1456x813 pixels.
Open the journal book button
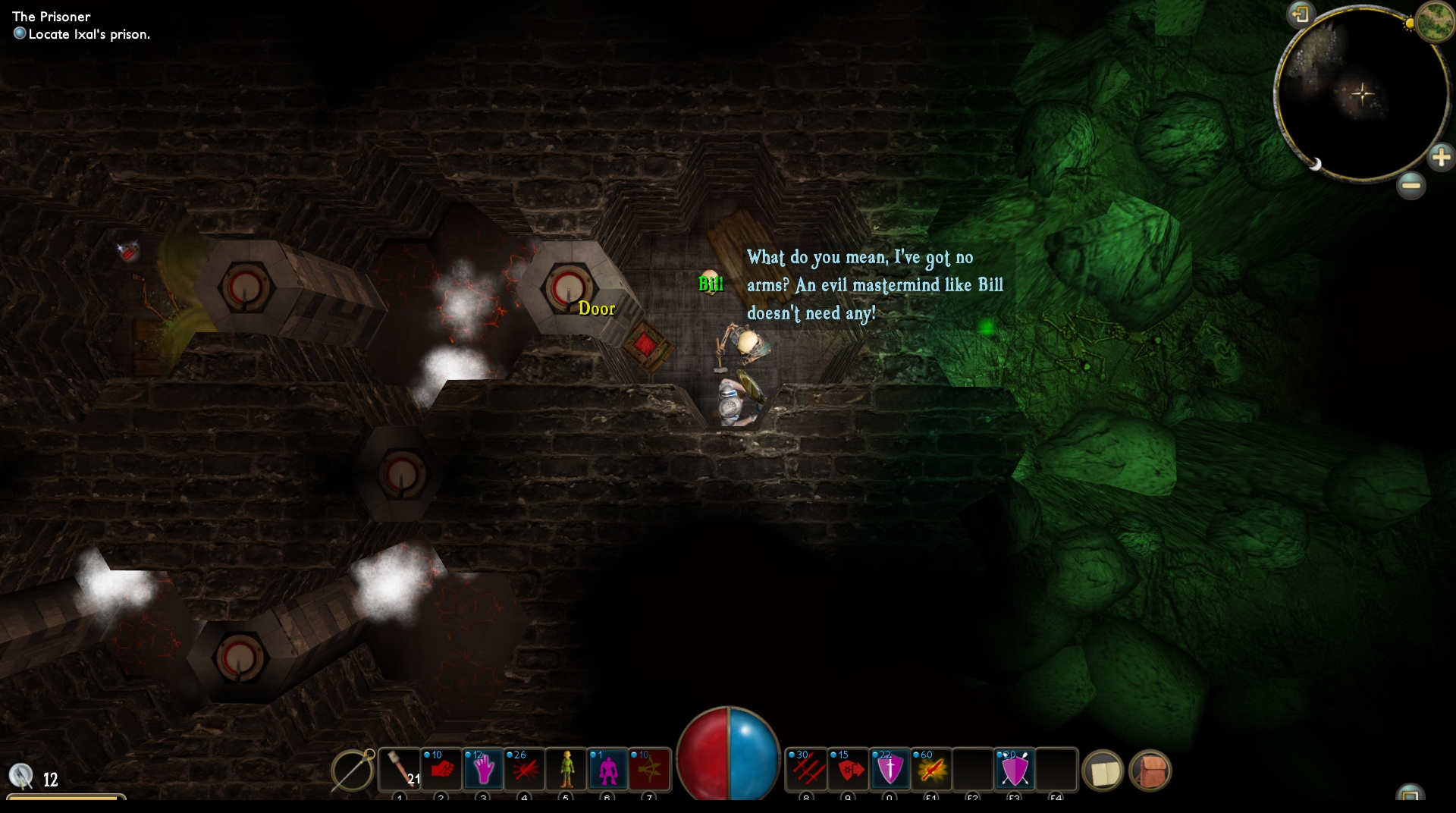point(1103,771)
